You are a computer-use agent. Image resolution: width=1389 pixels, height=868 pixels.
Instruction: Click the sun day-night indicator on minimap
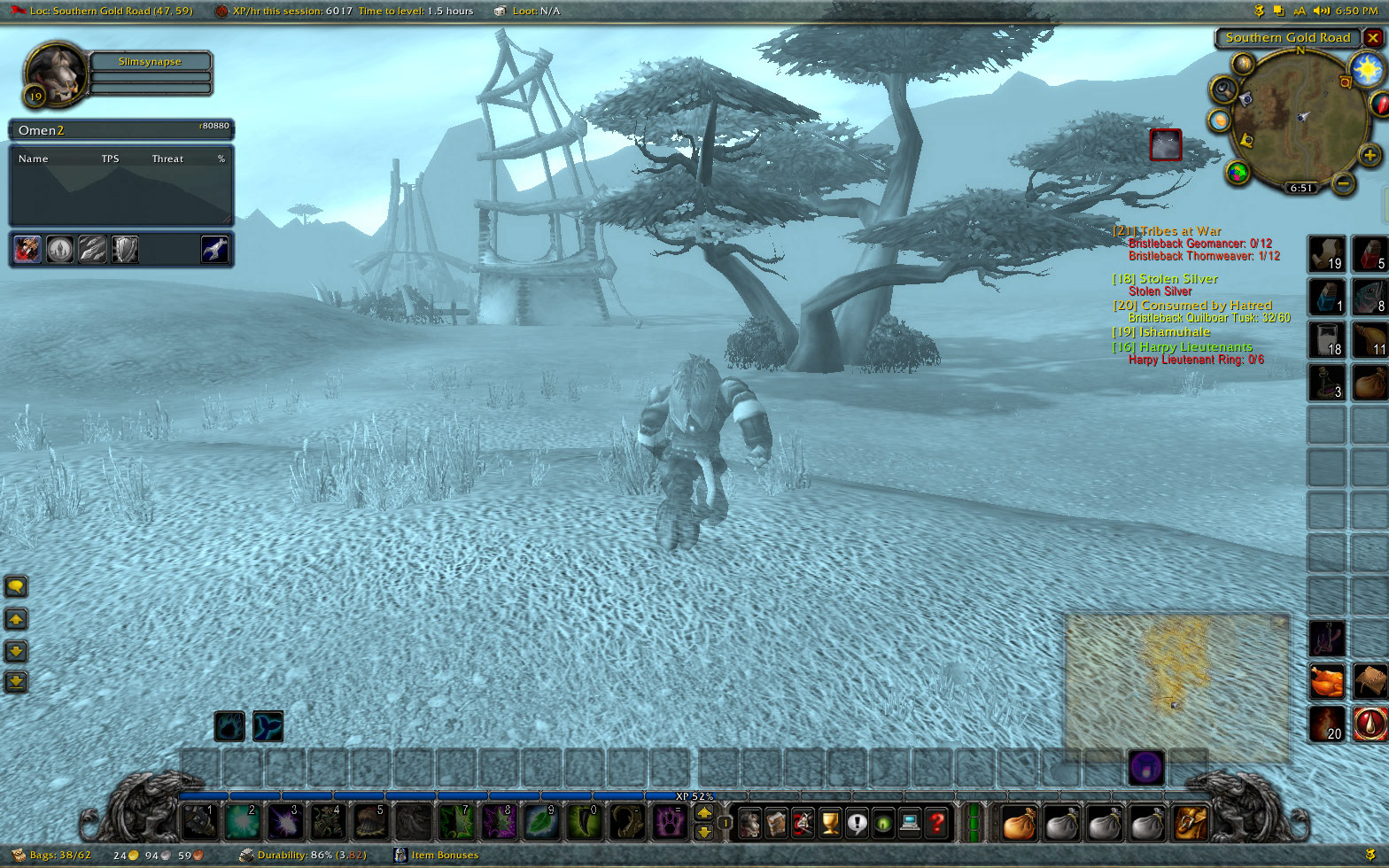(x=1367, y=67)
